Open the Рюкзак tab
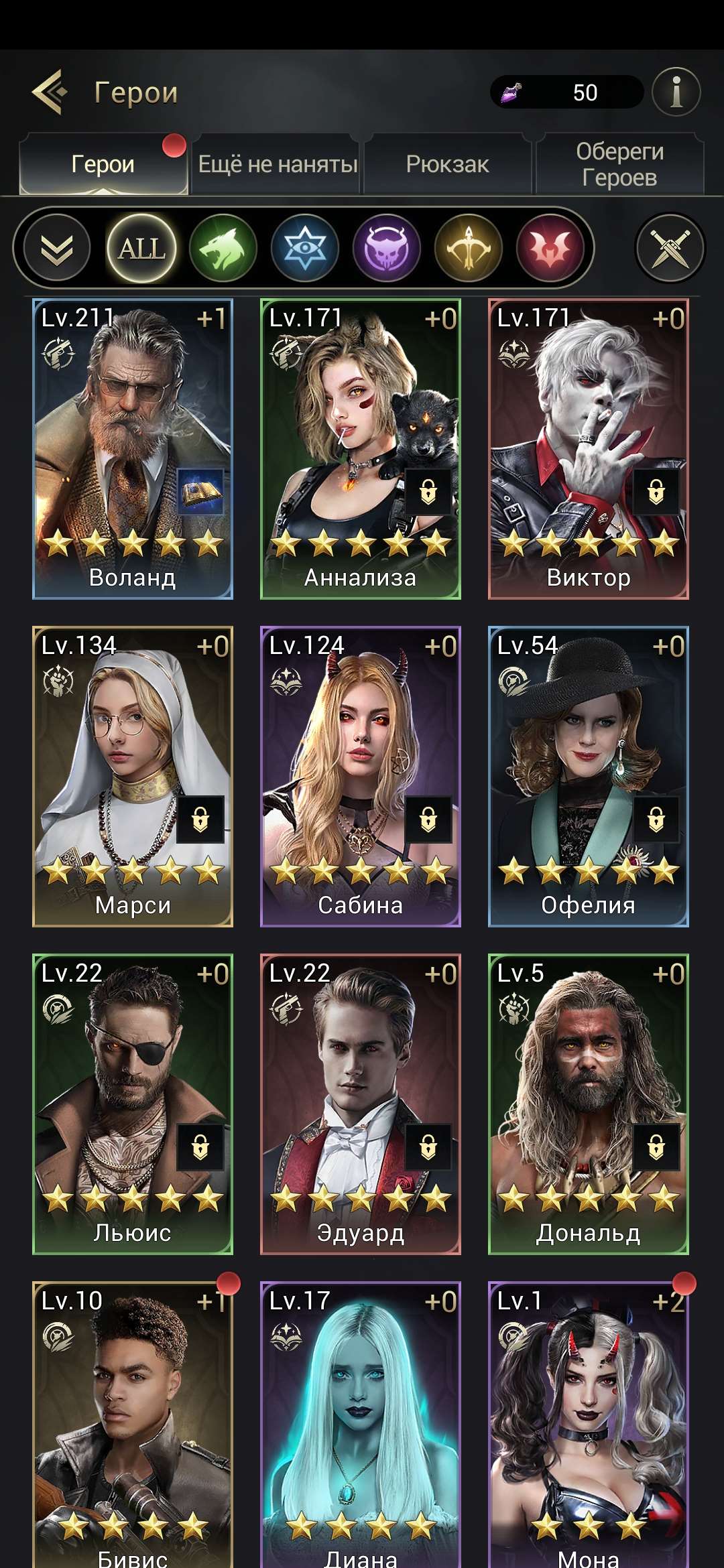The image size is (724, 1568). click(447, 164)
